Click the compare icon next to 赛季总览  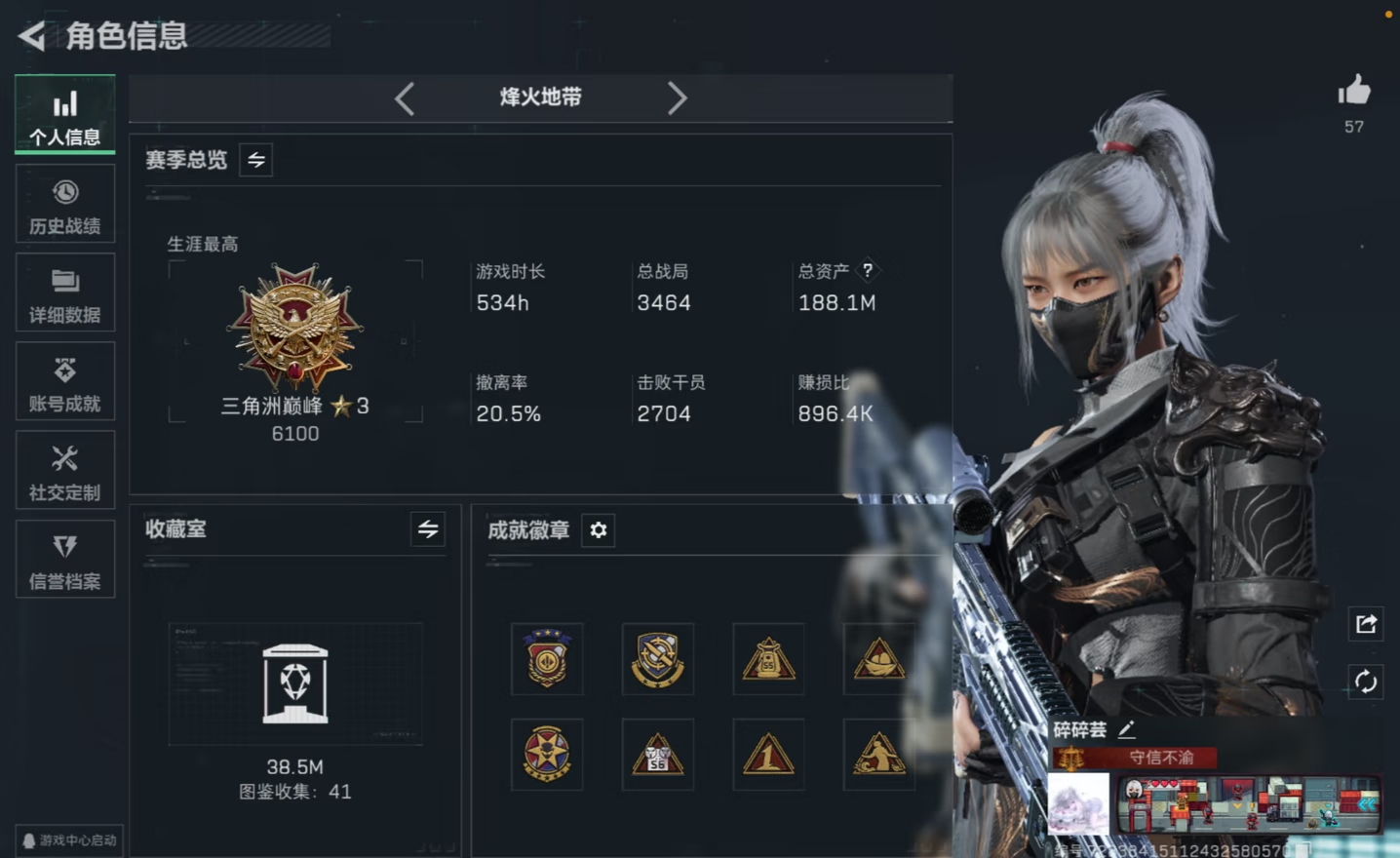(x=254, y=159)
